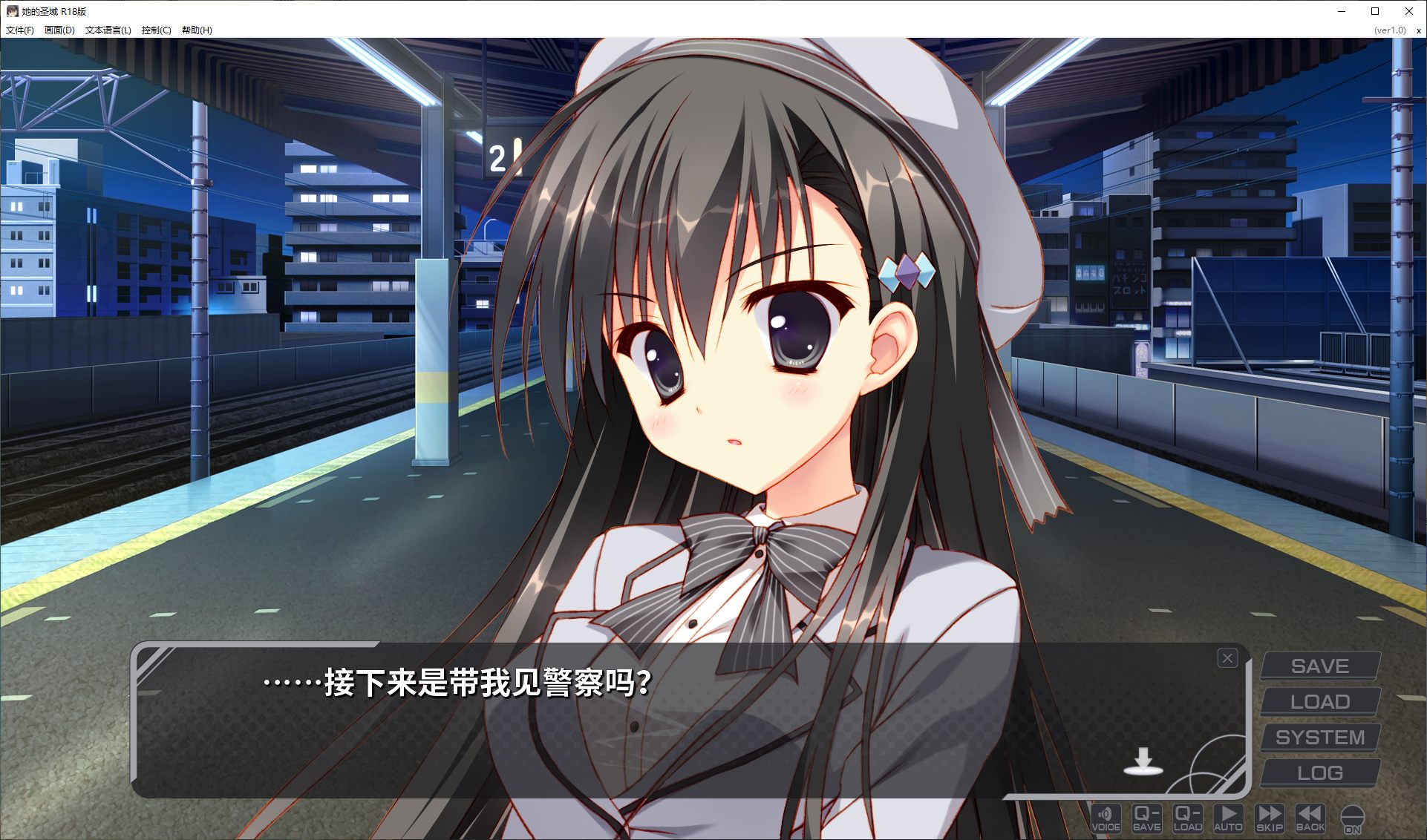
Task: Open the LOAD screen
Action: coord(1320,700)
